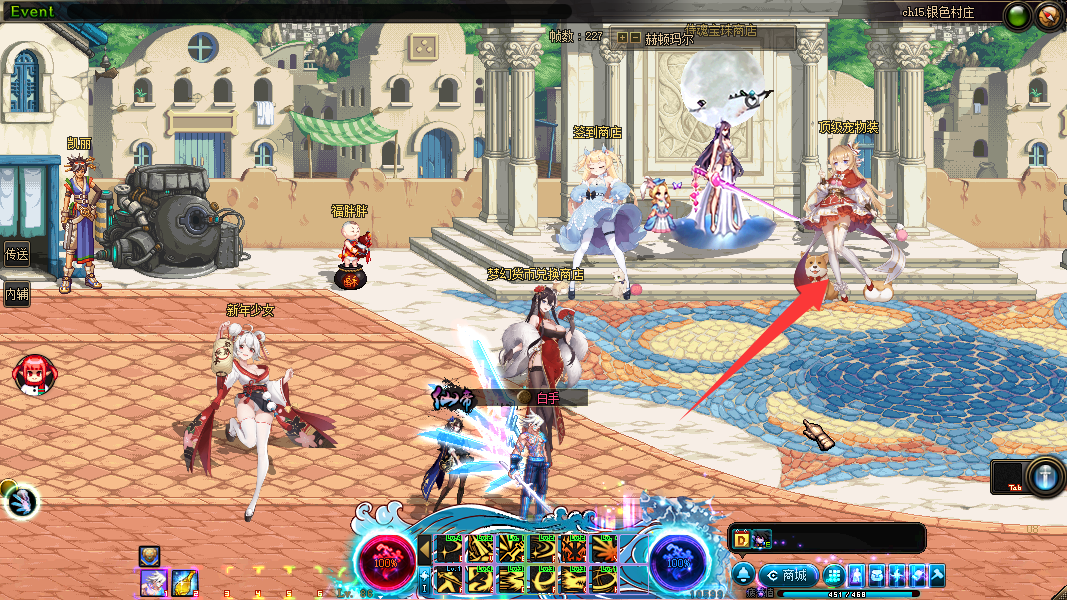Screen dimensions: 1067x600
Task: Click the Tab panel button
Action: tap(1008, 477)
